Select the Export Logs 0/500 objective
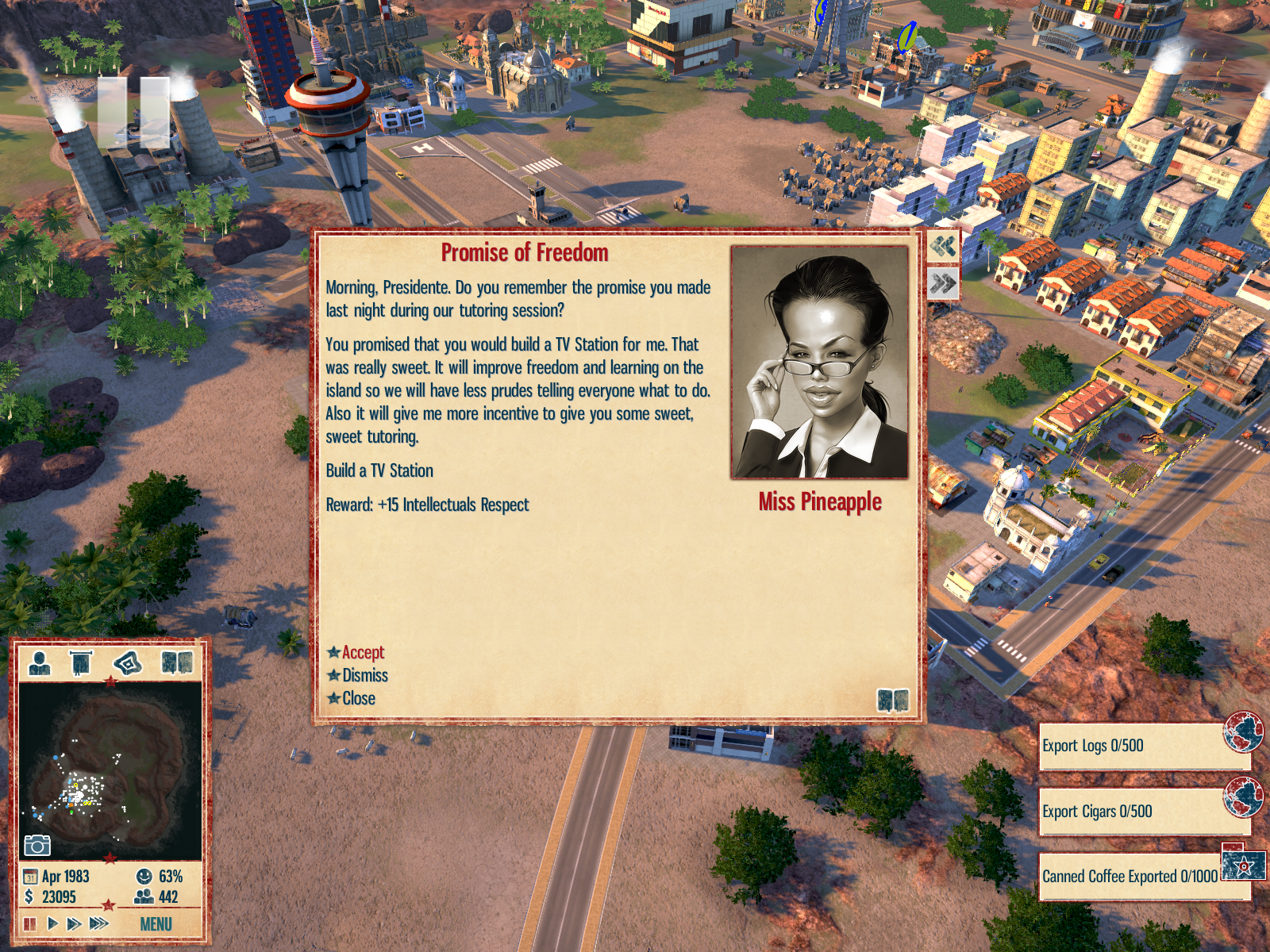 click(x=1135, y=746)
